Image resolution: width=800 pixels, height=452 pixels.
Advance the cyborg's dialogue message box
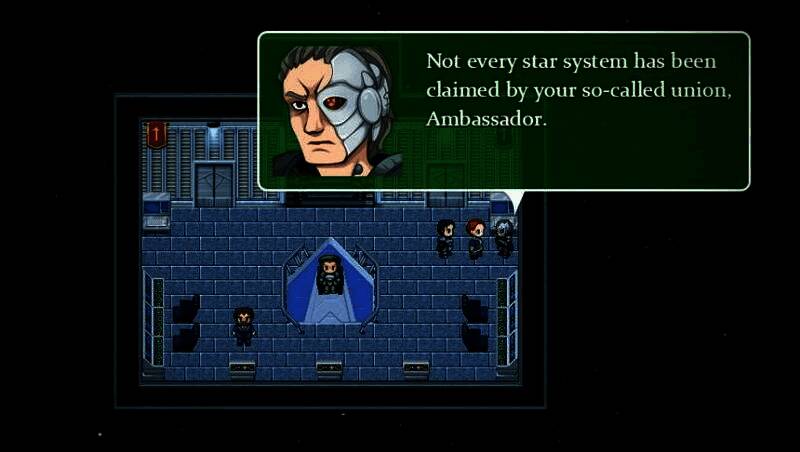(x=503, y=111)
